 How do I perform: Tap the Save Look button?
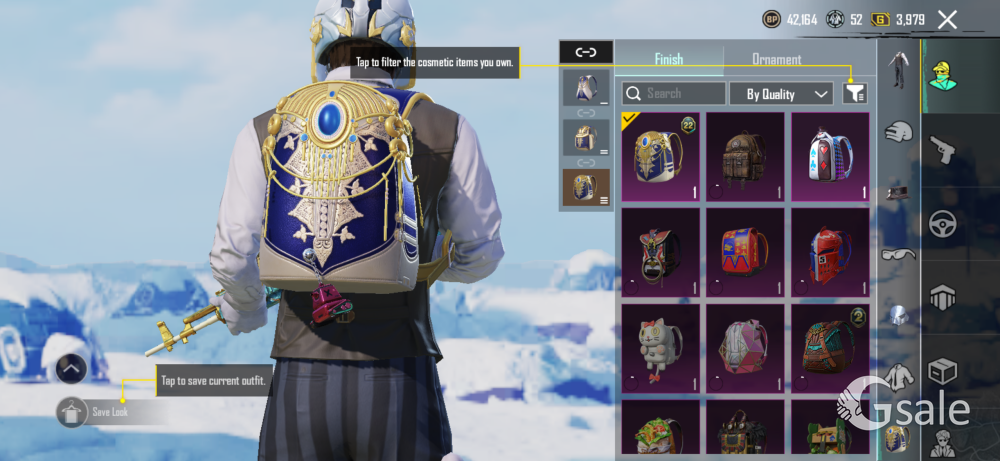[x=108, y=412]
